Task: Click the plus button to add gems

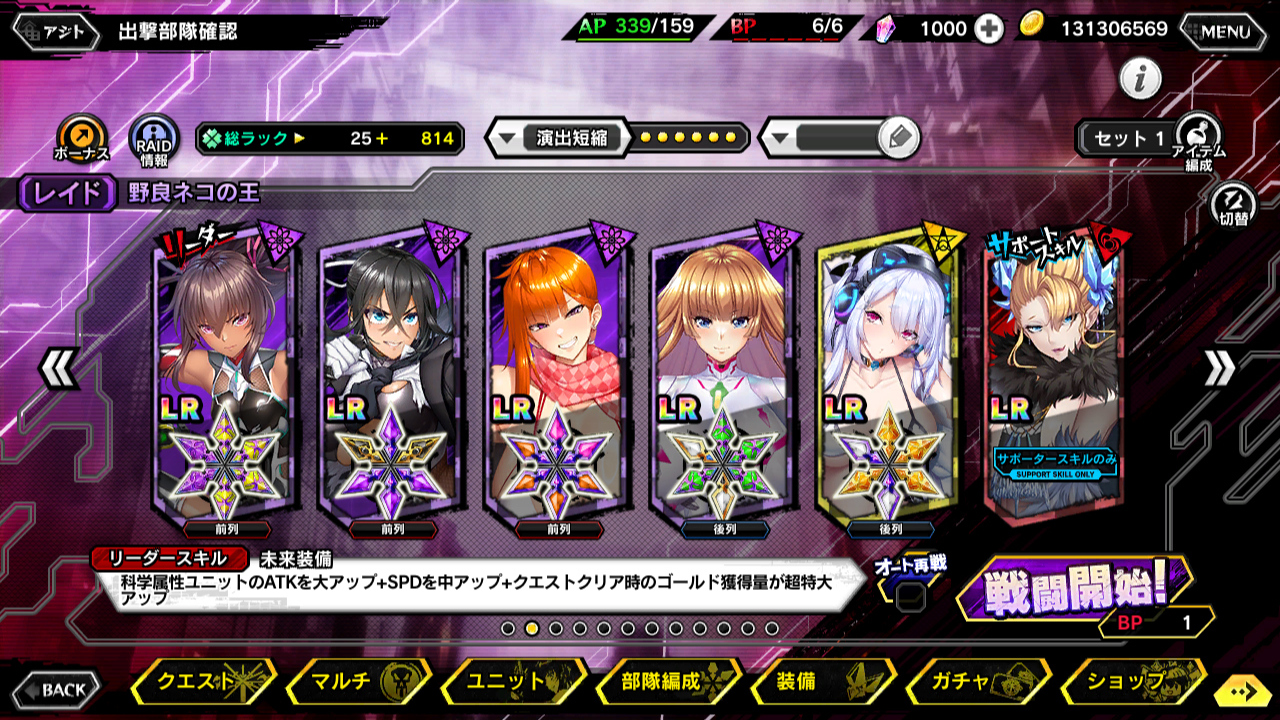Action: (x=989, y=29)
